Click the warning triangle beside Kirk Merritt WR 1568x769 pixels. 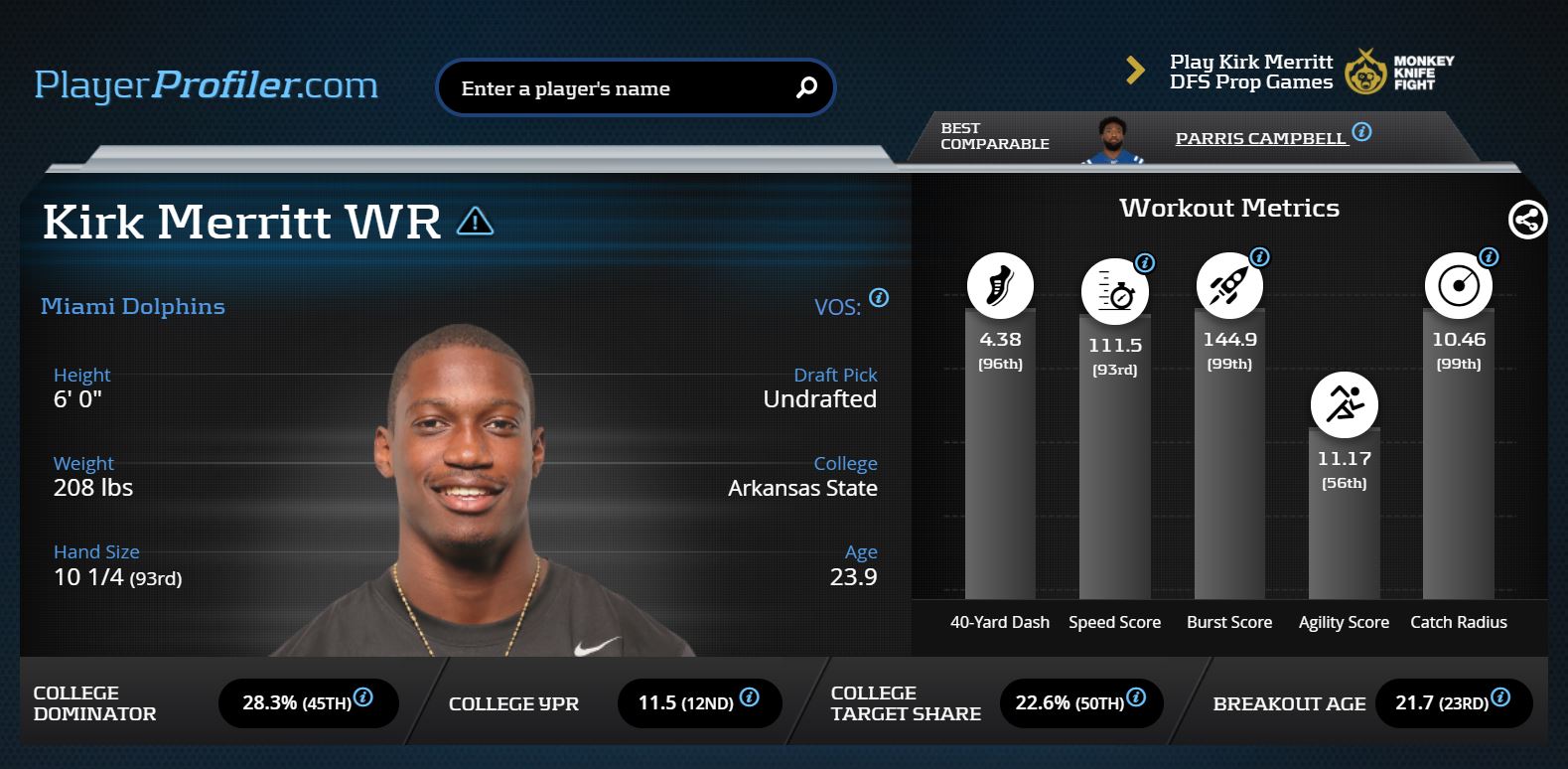click(x=475, y=221)
